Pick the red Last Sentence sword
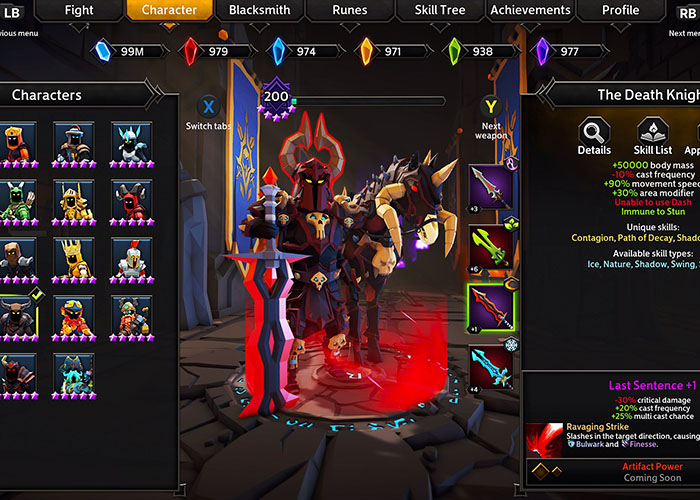The height and width of the screenshot is (500, 700). (491, 308)
